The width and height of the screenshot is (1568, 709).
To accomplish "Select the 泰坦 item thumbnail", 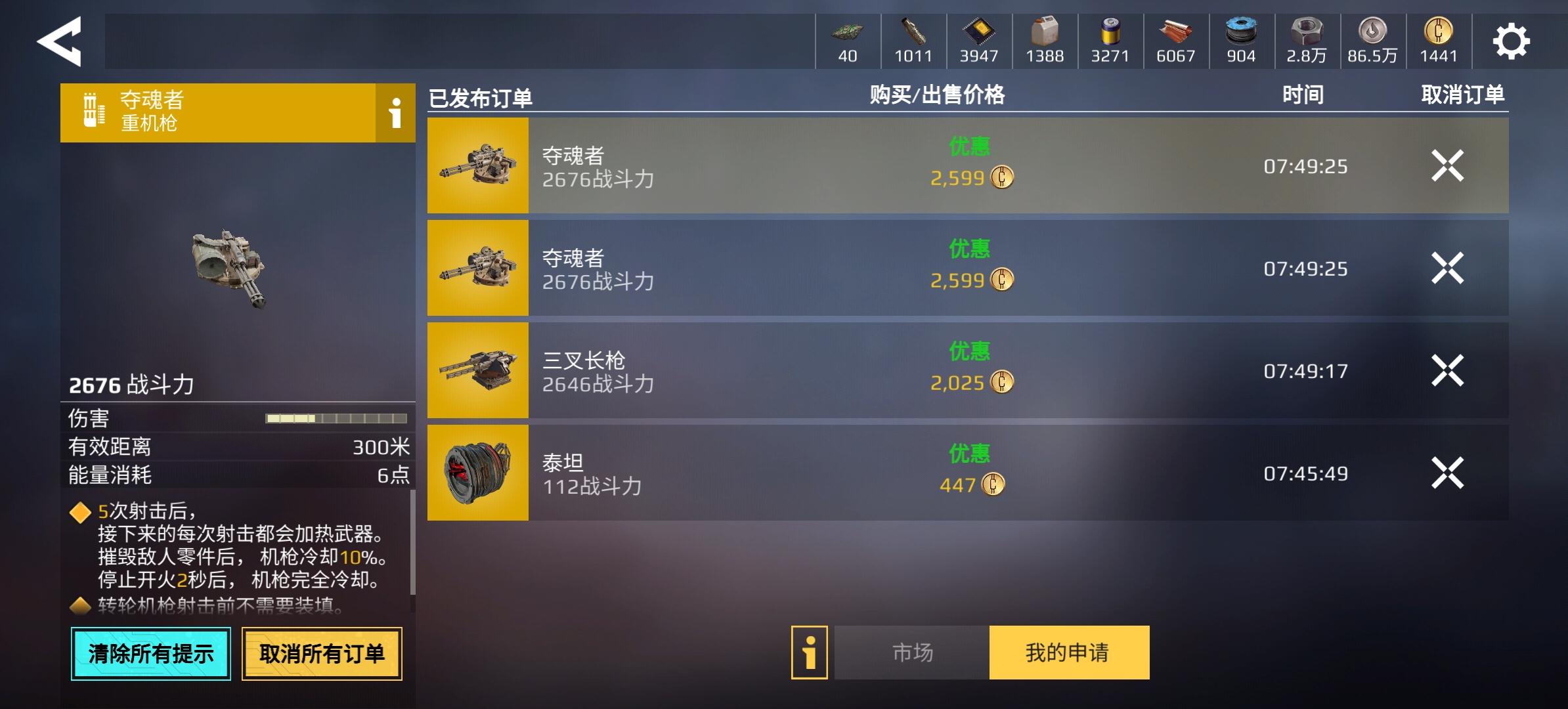I will pyautogui.click(x=477, y=471).
